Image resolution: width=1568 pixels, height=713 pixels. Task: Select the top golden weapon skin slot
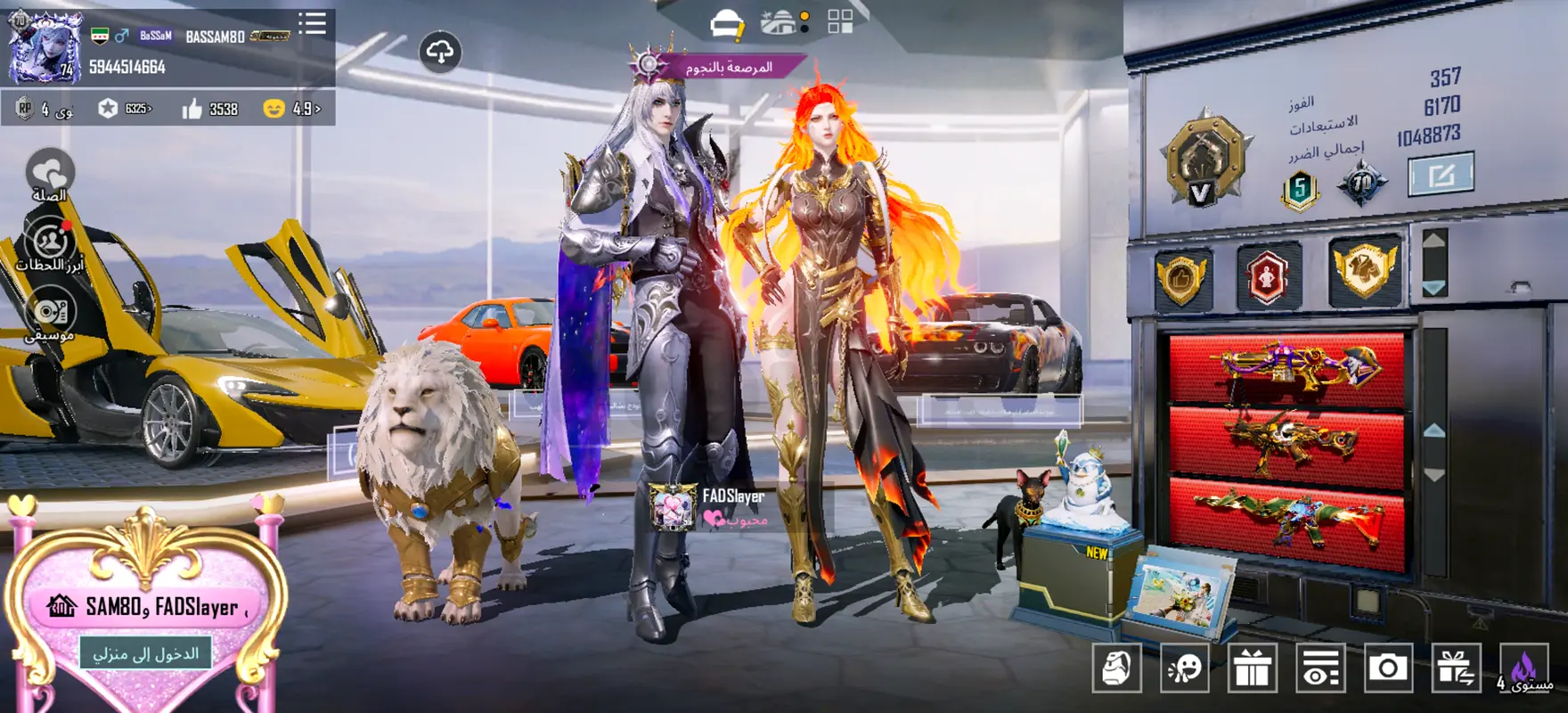1286,367
